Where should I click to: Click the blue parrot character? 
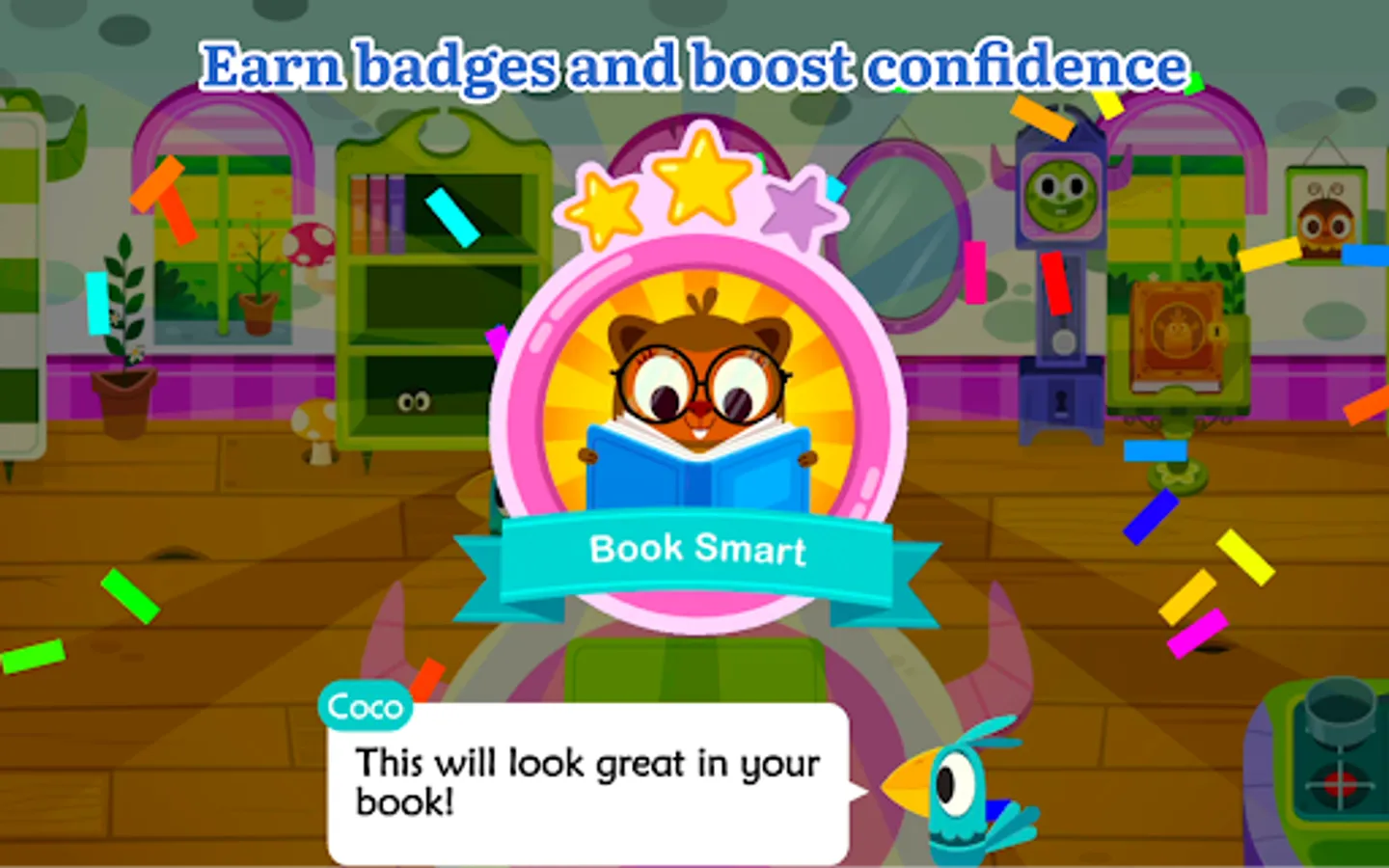click(x=955, y=800)
